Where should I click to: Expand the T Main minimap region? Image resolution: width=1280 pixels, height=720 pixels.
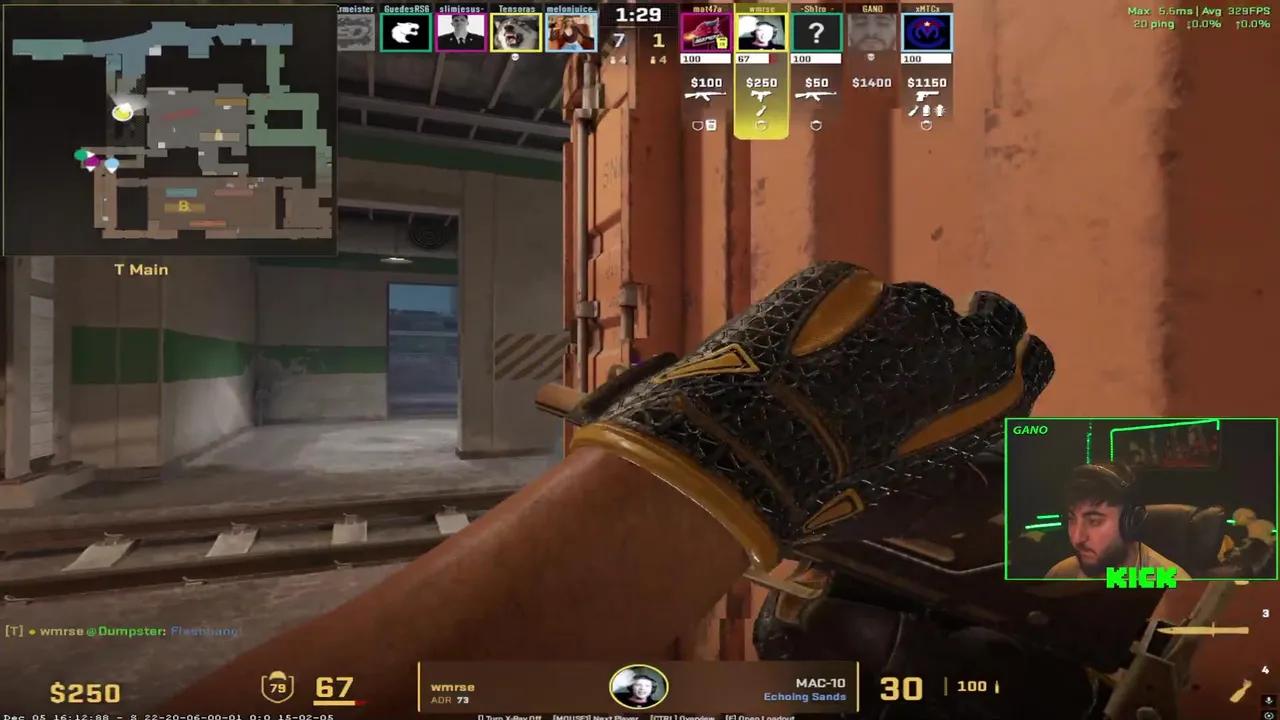(x=140, y=269)
